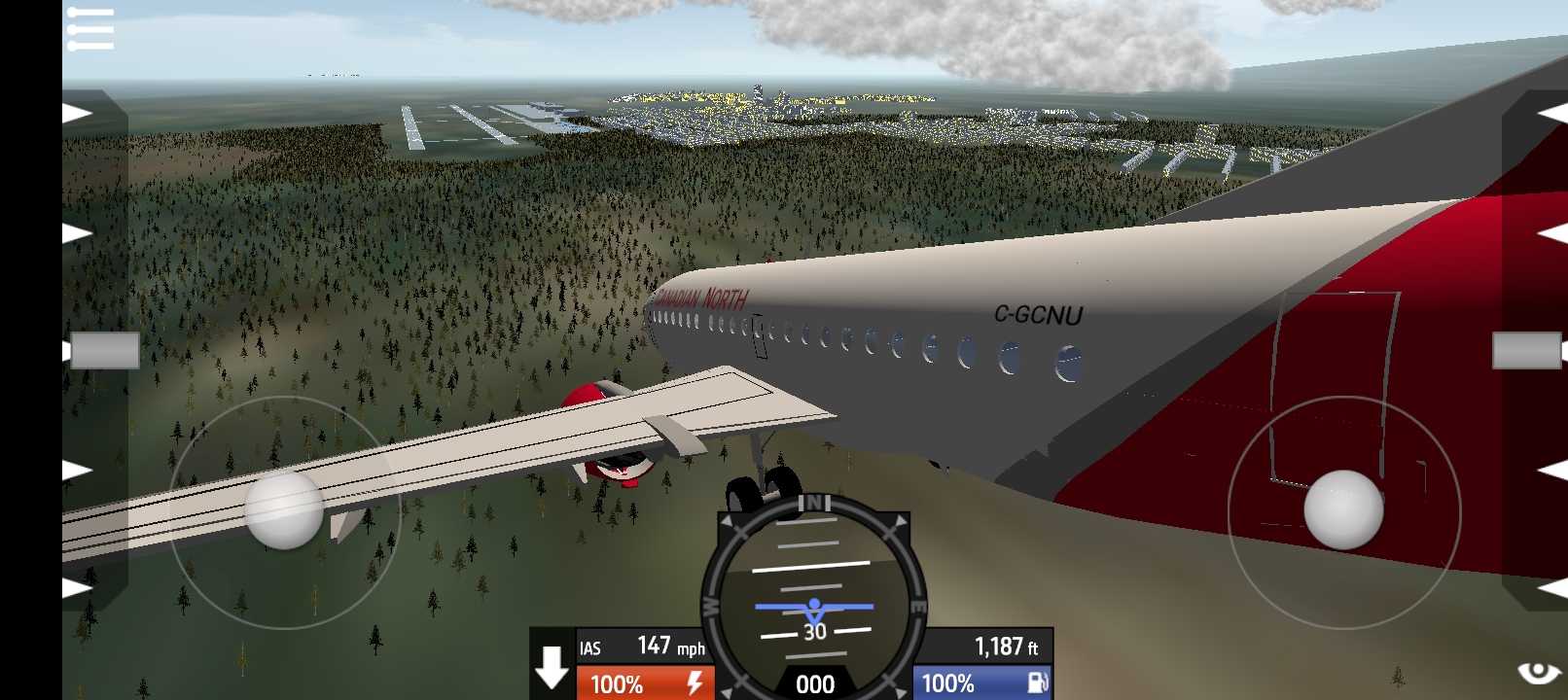Click the white down arrow button
This screenshot has height=700, width=1568.
[552, 667]
